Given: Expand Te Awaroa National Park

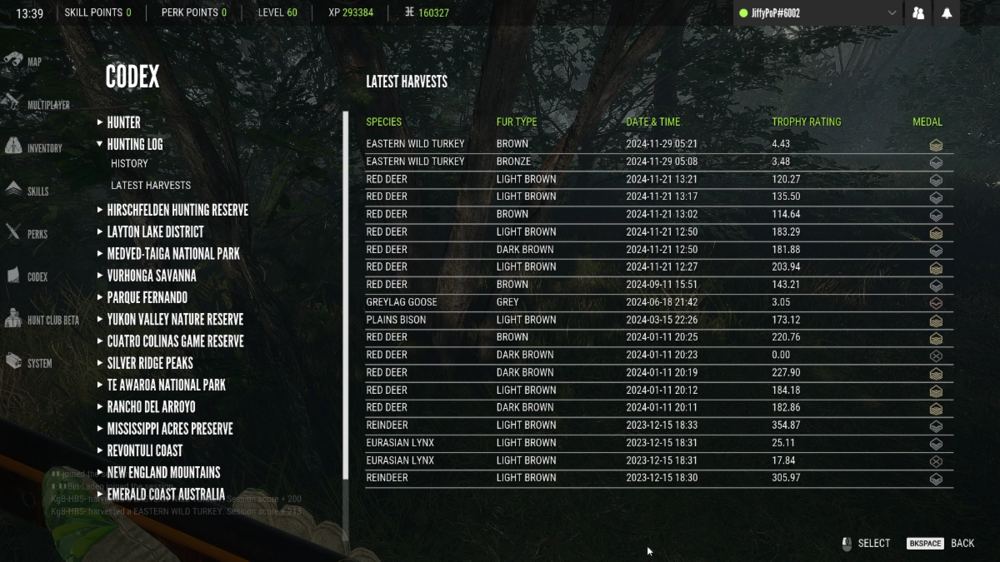Looking at the screenshot, I should click(x=166, y=385).
